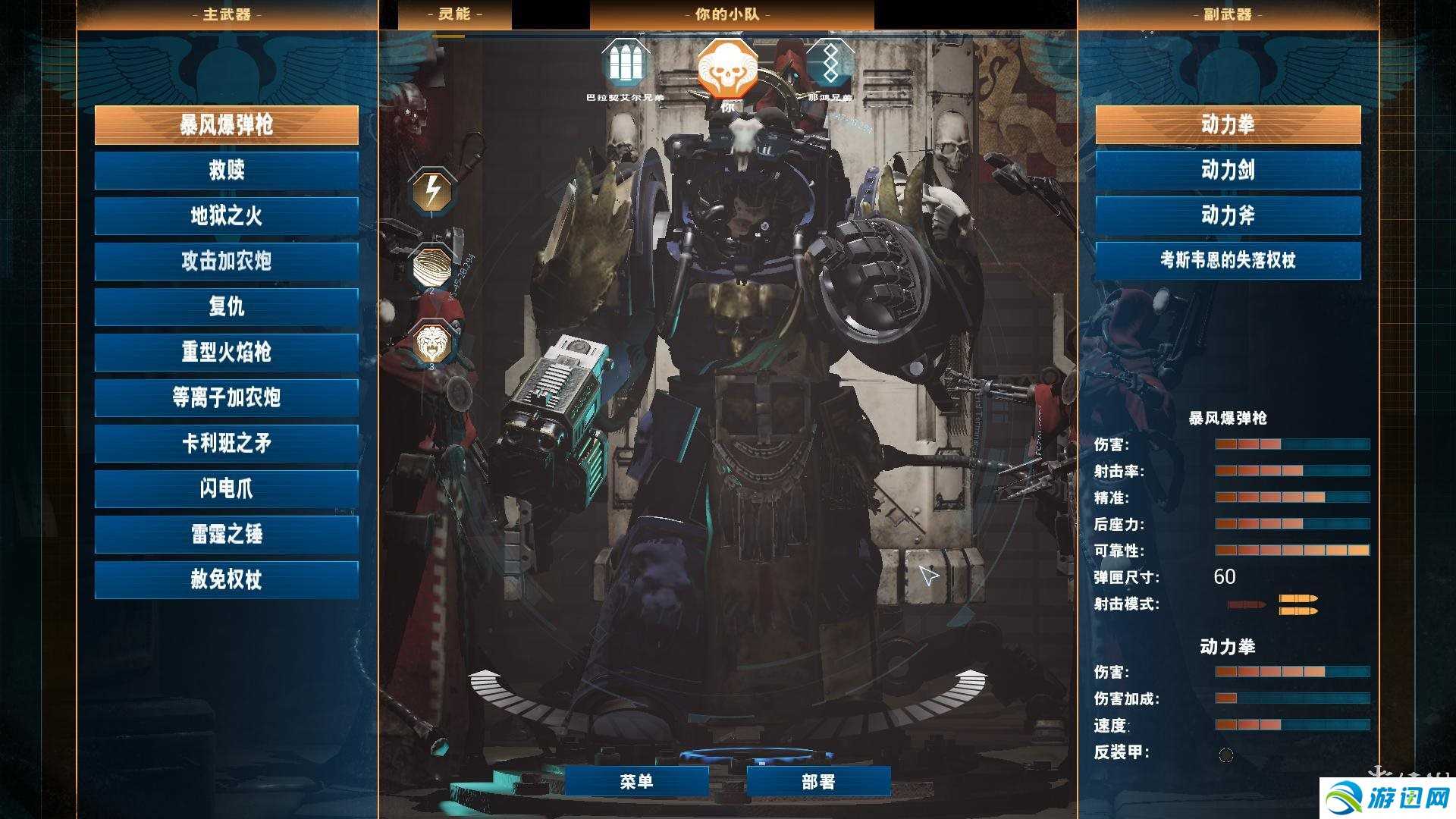Pick the 闪电爪 weapon
Viewport: 1456px width, 819px height.
tap(226, 489)
